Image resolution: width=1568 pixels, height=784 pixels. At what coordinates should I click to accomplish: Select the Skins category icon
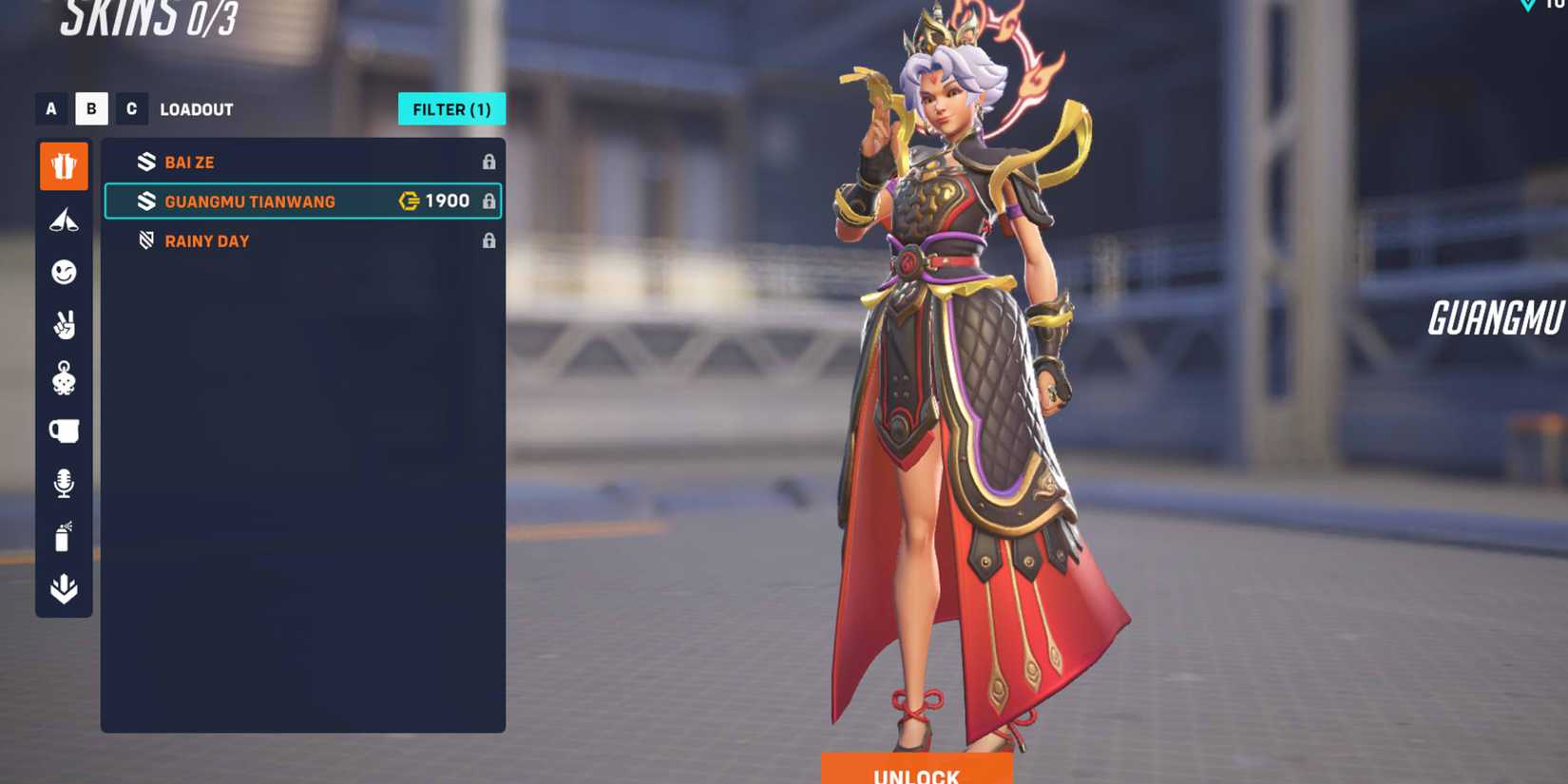(x=63, y=164)
